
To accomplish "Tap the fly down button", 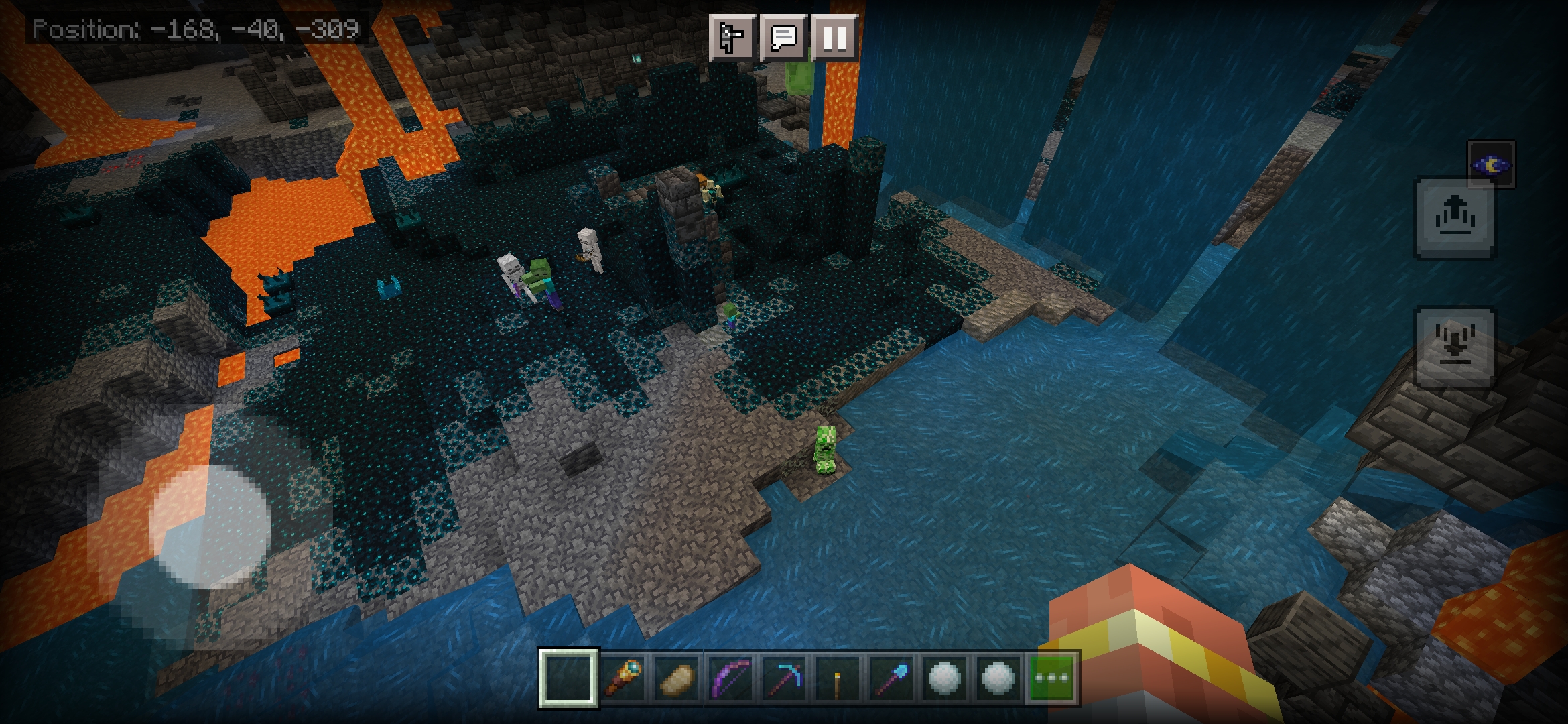I will (x=1453, y=347).
